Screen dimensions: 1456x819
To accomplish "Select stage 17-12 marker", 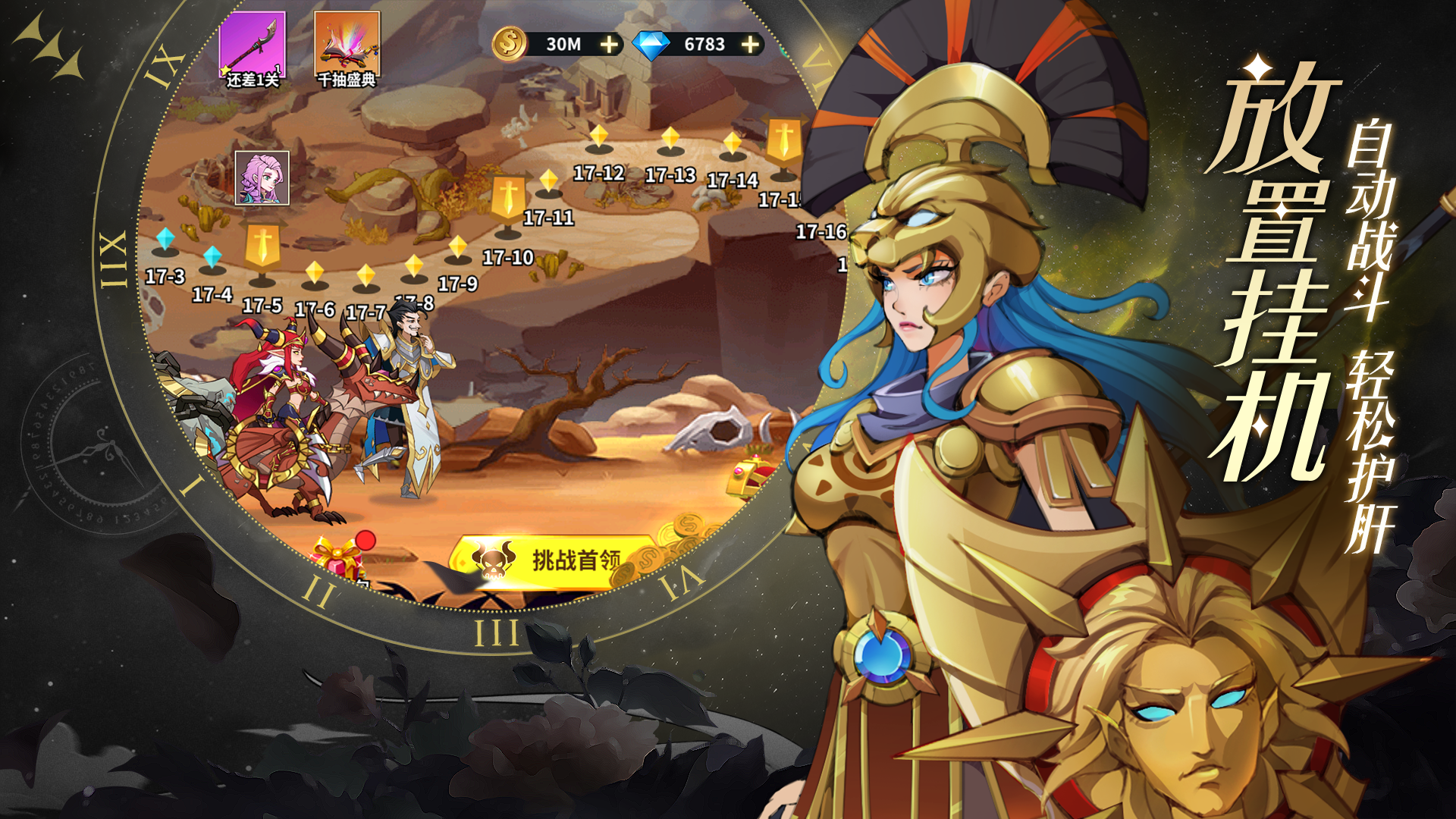I will tap(599, 139).
